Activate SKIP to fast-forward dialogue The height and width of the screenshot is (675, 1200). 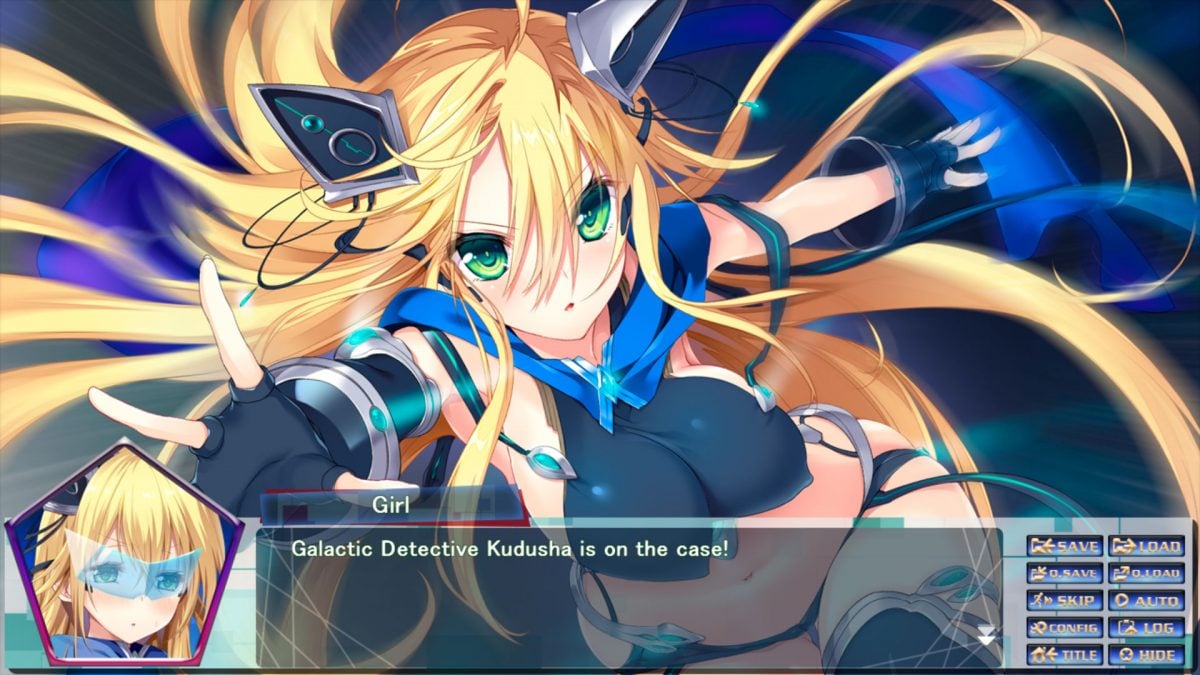1065,601
